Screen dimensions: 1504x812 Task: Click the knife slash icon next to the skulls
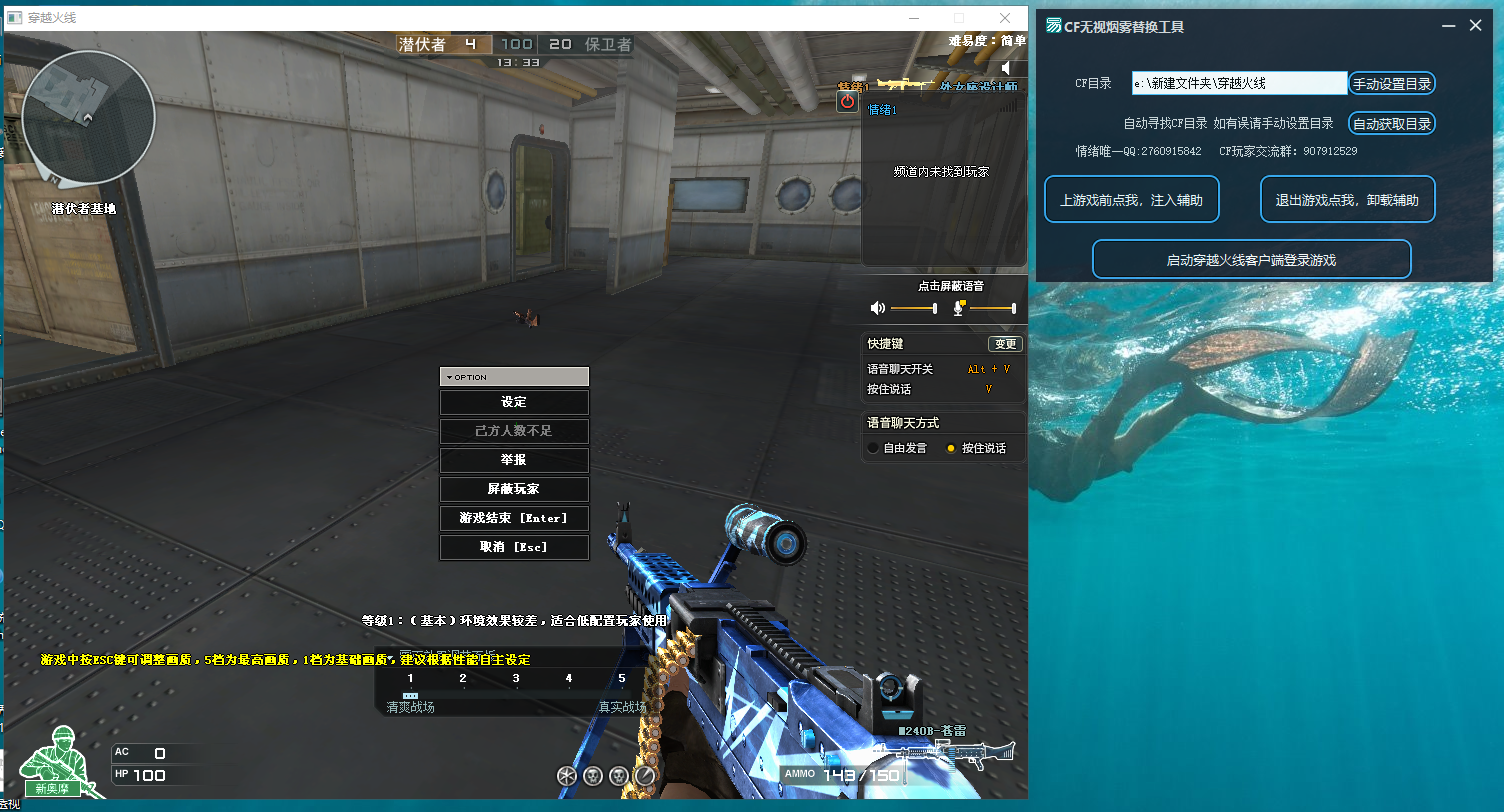pos(645,776)
